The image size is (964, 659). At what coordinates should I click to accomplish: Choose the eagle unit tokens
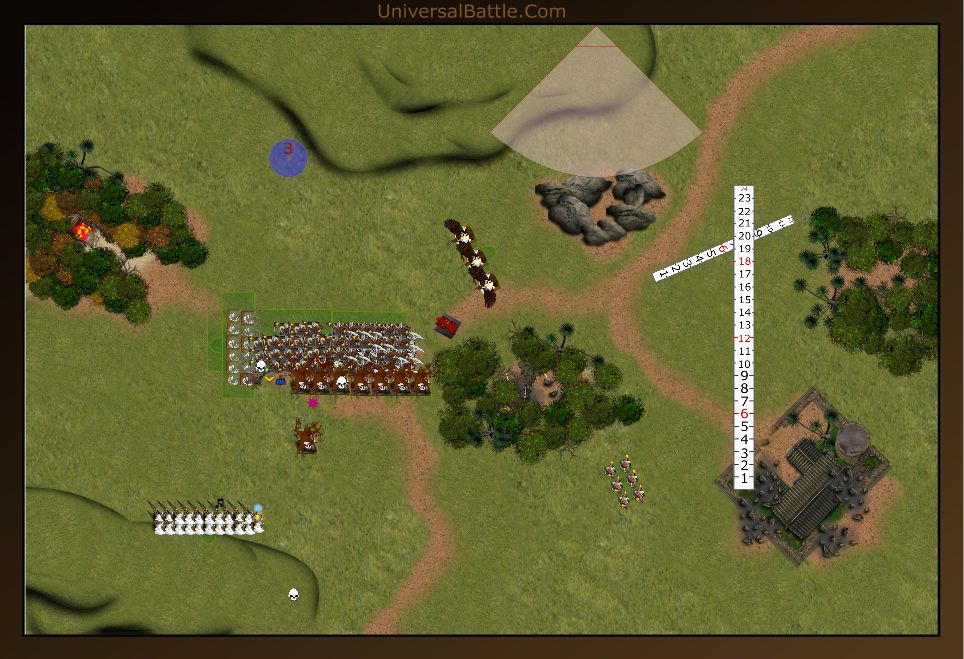point(471,261)
